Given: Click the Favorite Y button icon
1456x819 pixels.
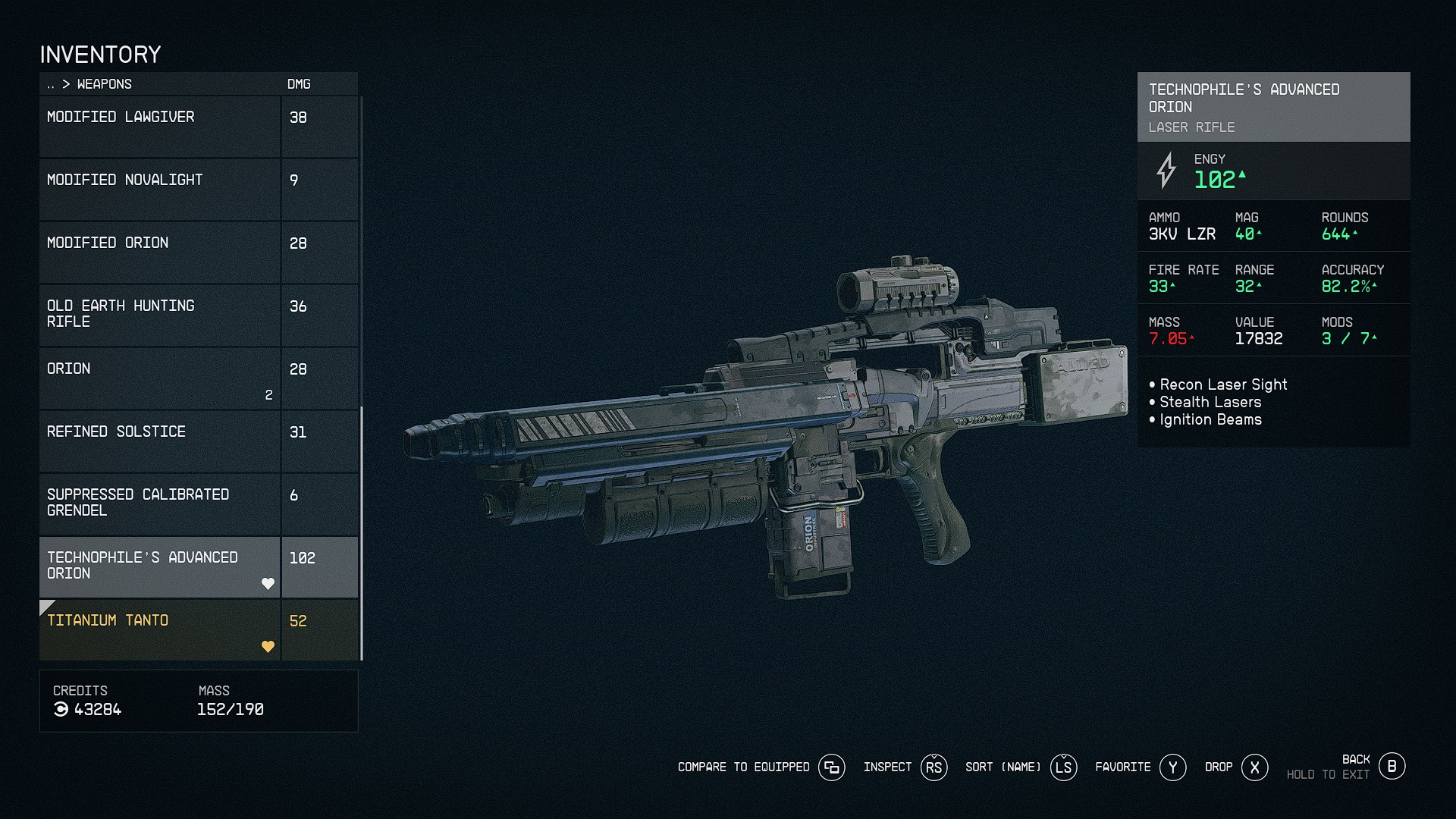Looking at the screenshot, I should [1172, 767].
